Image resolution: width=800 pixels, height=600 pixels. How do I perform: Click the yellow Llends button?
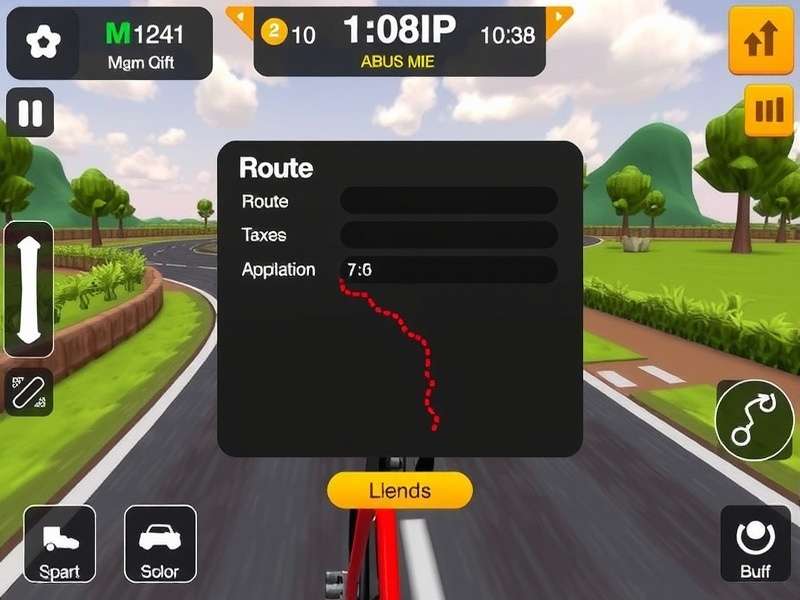click(399, 490)
